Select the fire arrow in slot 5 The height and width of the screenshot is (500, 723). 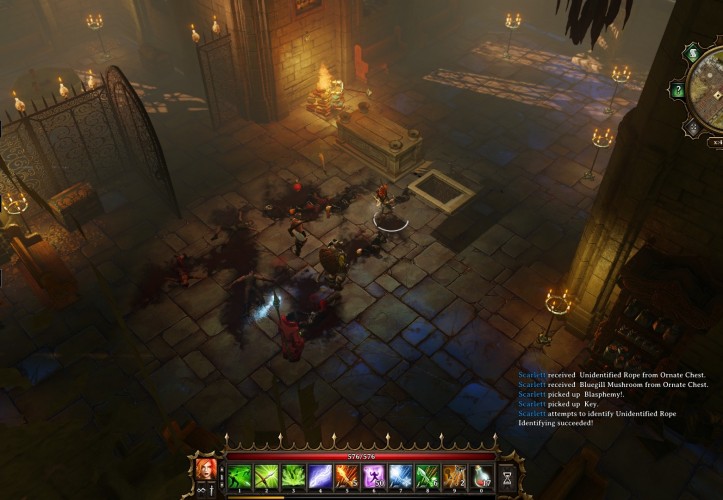(x=347, y=476)
